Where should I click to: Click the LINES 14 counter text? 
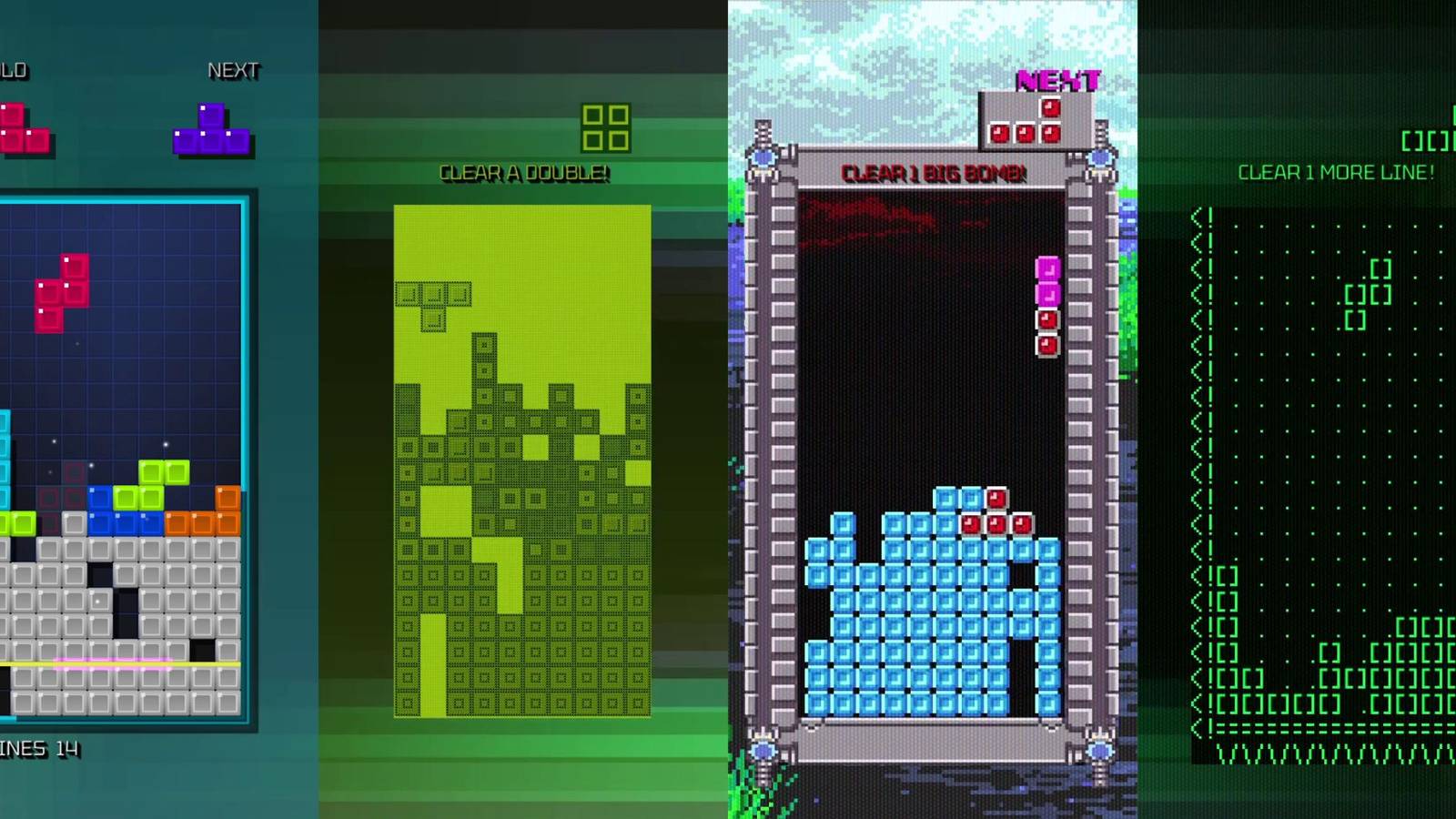(x=36, y=751)
